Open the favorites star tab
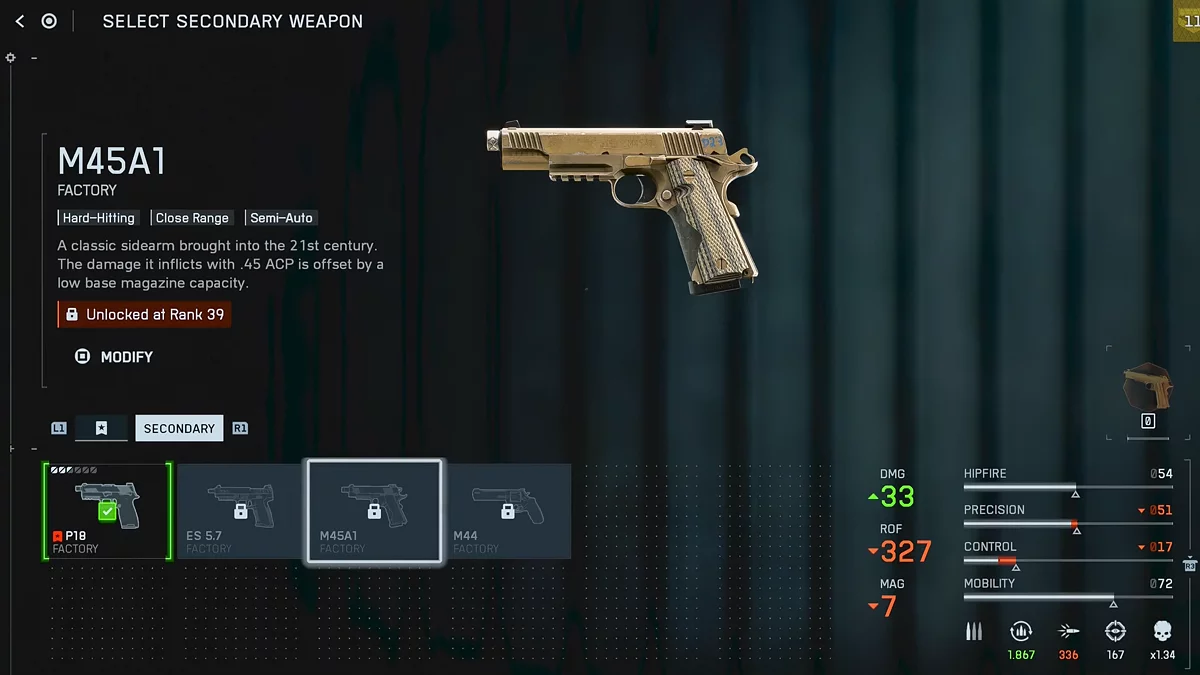 [101, 428]
